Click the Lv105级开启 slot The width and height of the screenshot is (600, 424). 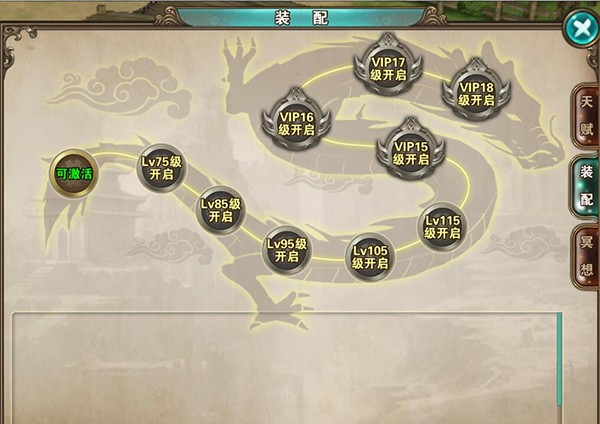[370, 256]
